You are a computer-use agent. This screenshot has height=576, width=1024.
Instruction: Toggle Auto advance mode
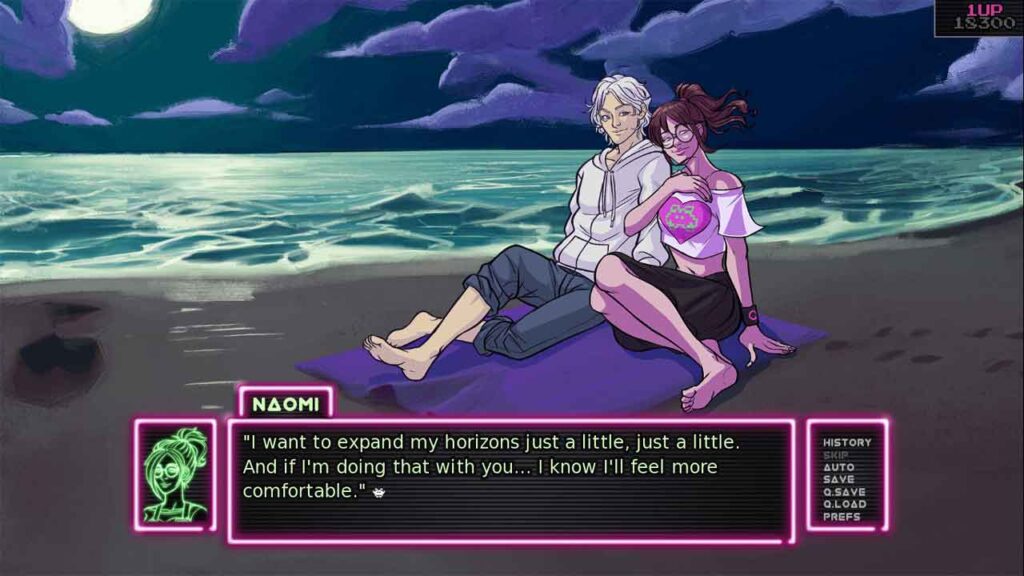pos(838,467)
